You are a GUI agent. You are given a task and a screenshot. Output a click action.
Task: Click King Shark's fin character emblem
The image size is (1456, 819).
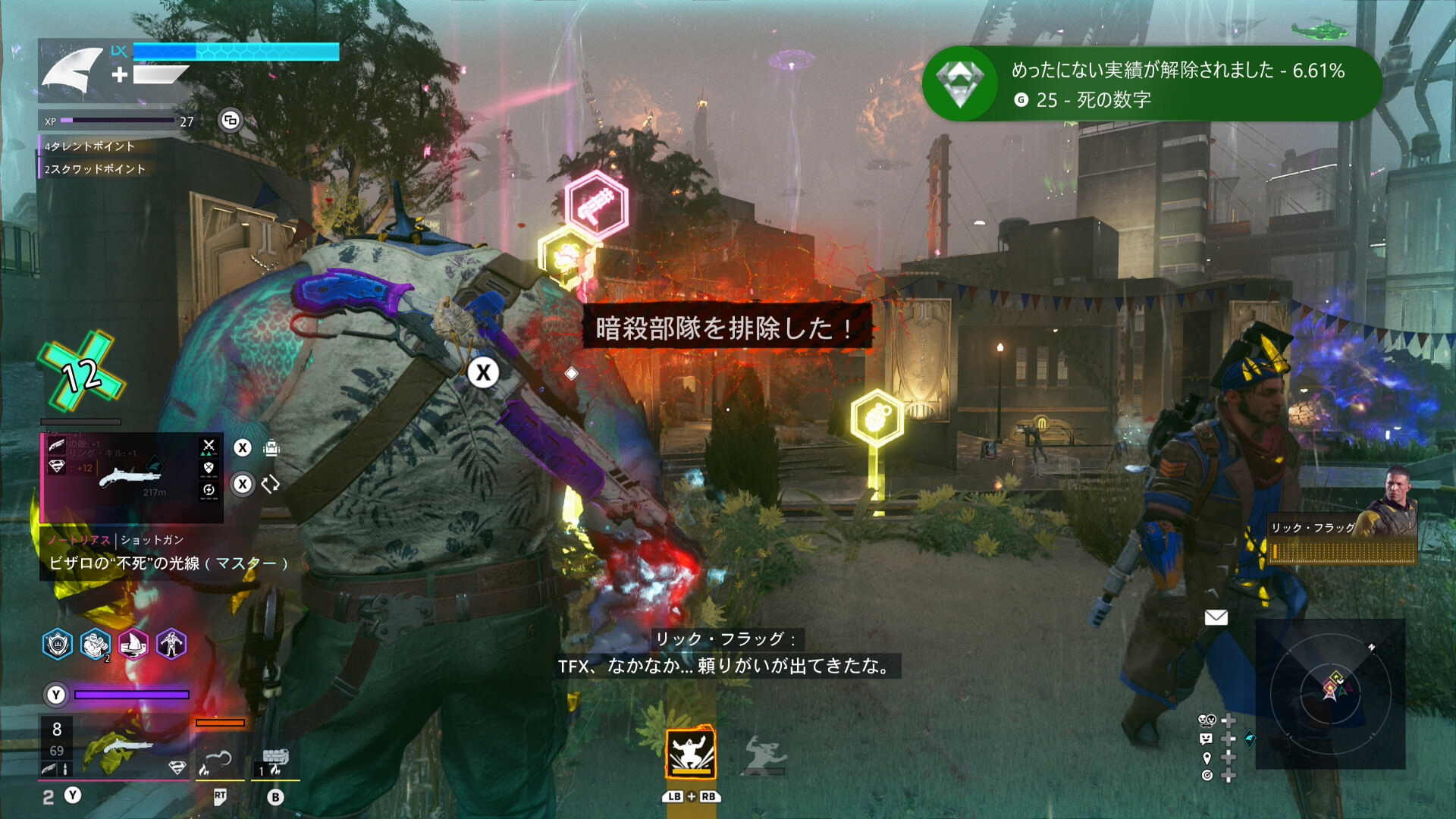pyautogui.click(x=73, y=70)
